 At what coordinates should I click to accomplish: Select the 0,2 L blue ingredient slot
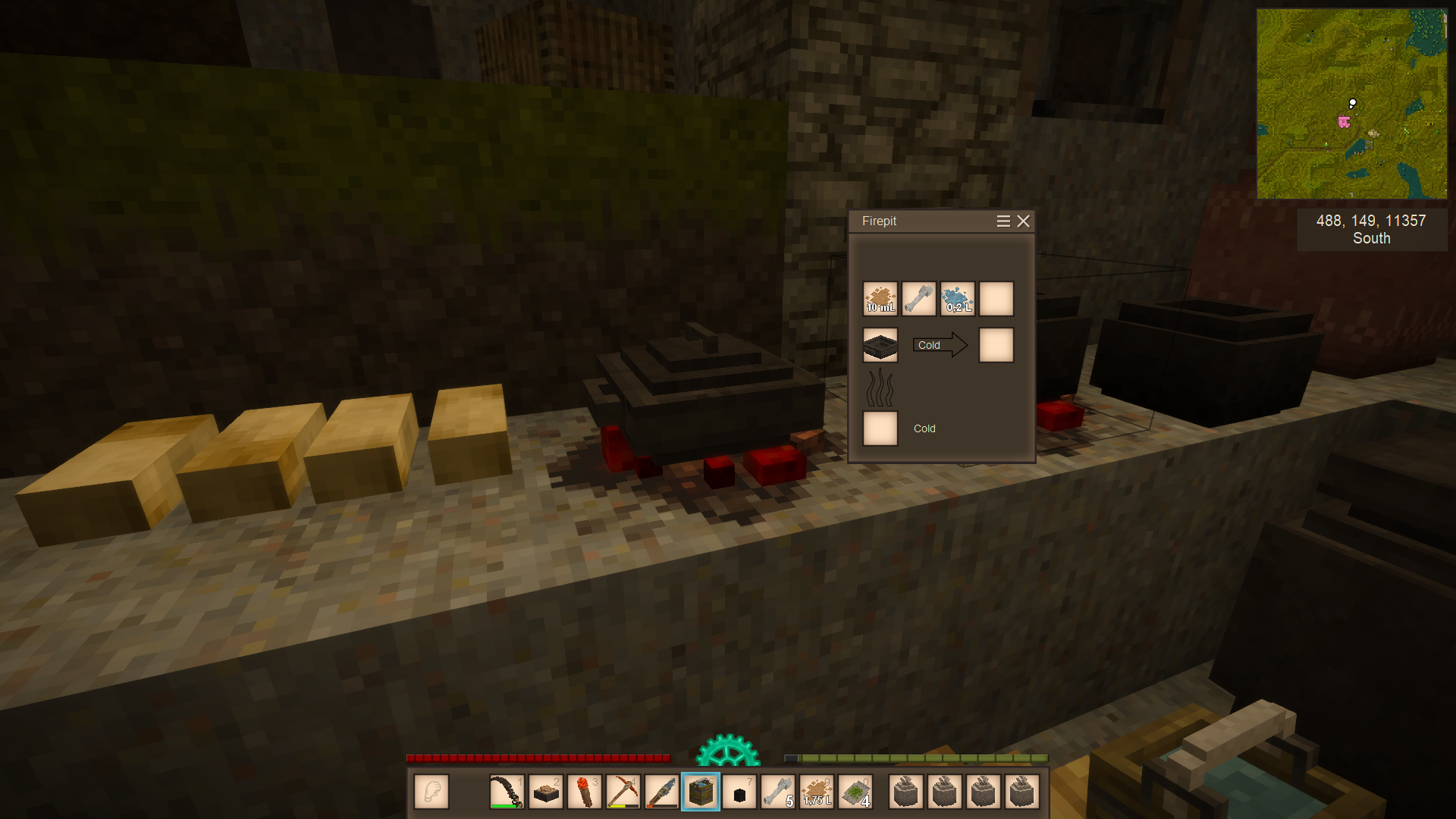coord(957,299)
